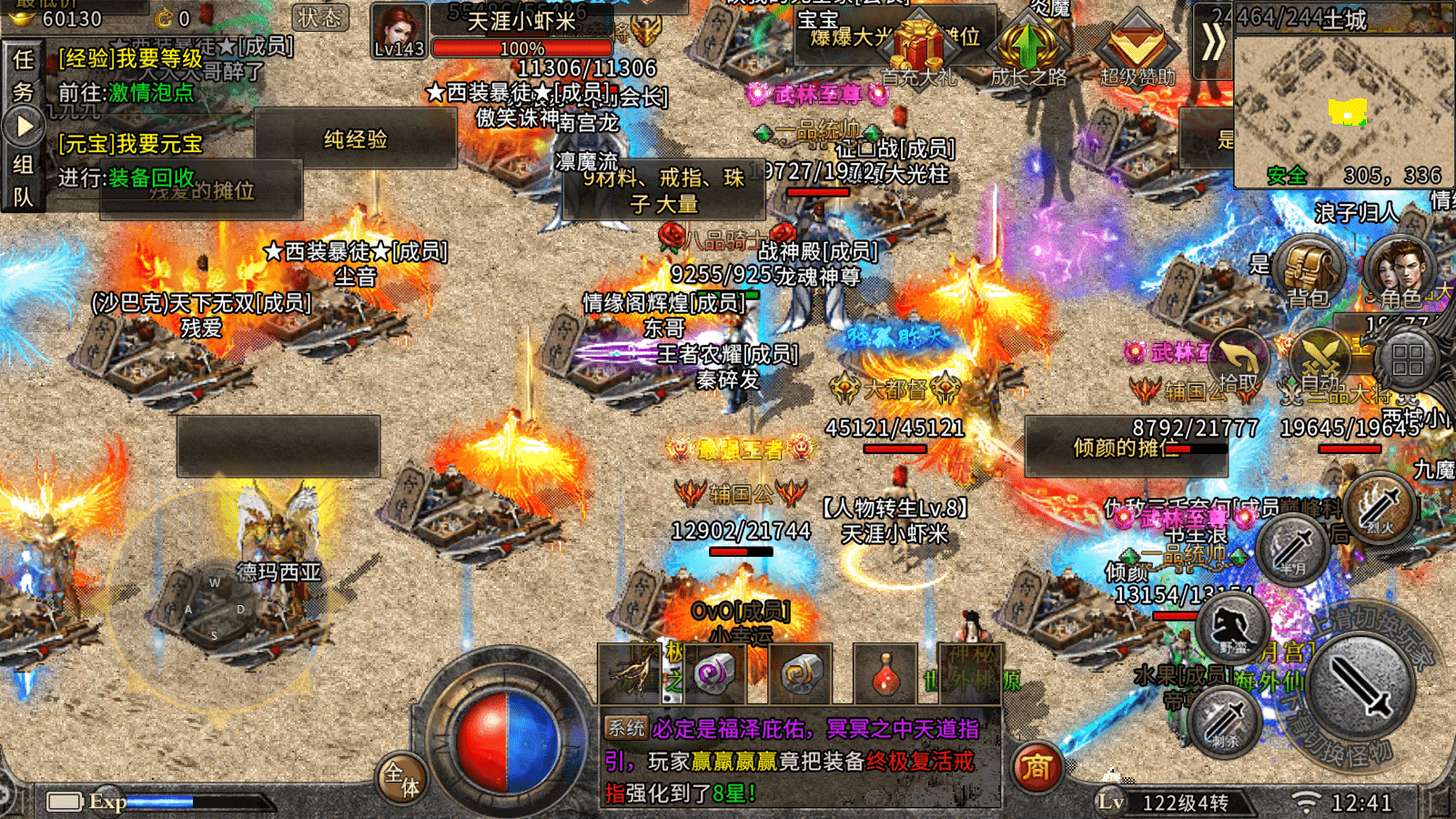This screenshot has height=819, width=1456.
Task: Use the 刺杀 stab skill
Action: 1224,721
